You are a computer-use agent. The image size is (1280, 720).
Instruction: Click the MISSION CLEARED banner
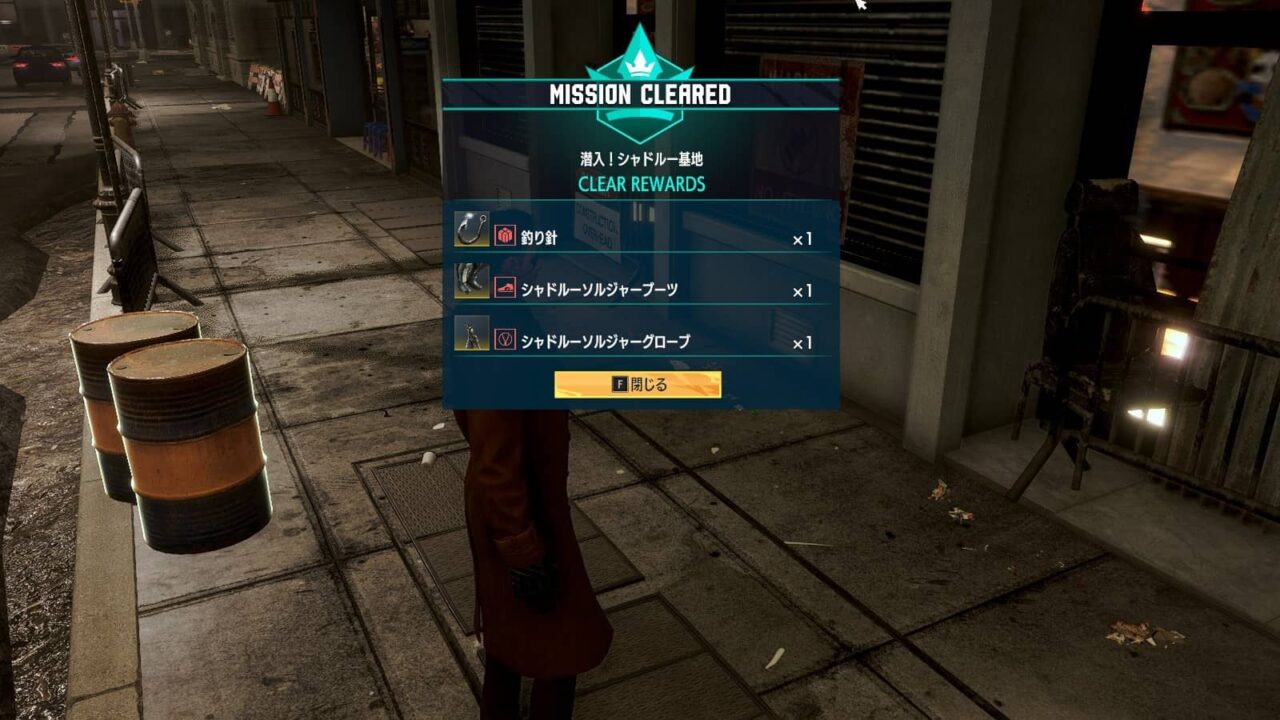pyautogui.click(x=640, y=92)
